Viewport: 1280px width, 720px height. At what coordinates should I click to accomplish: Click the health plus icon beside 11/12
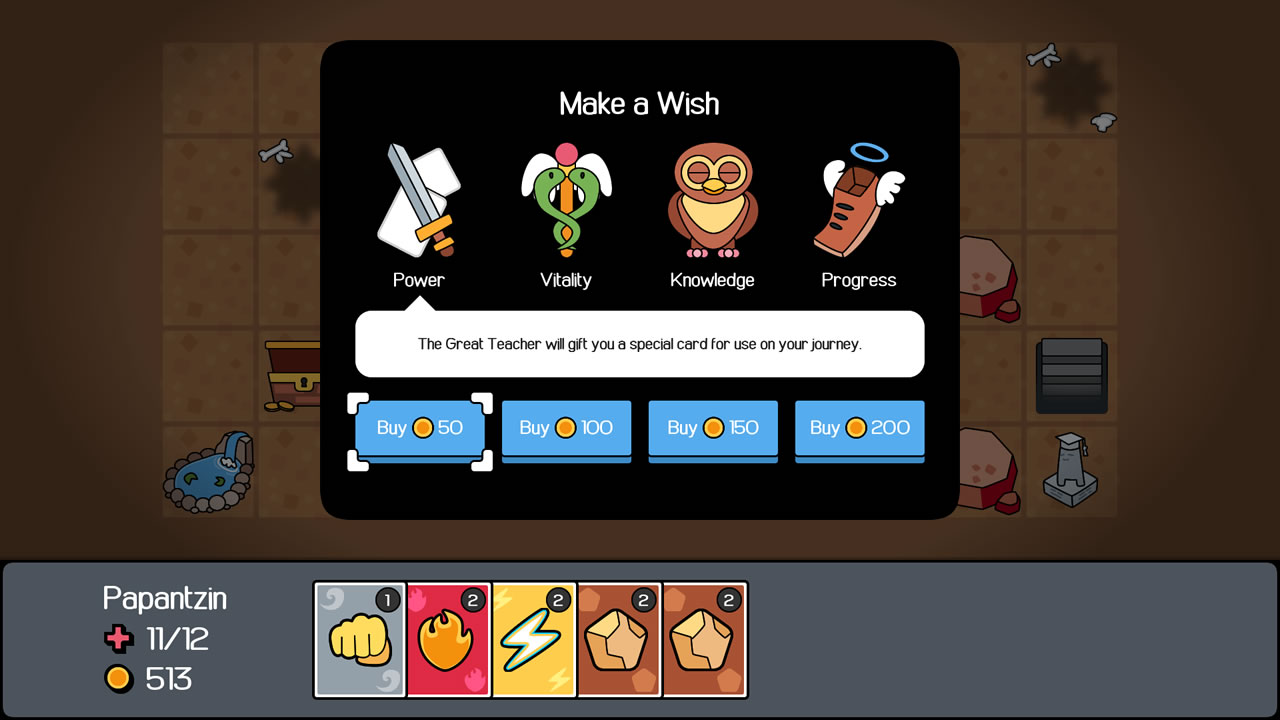(119, 639)
